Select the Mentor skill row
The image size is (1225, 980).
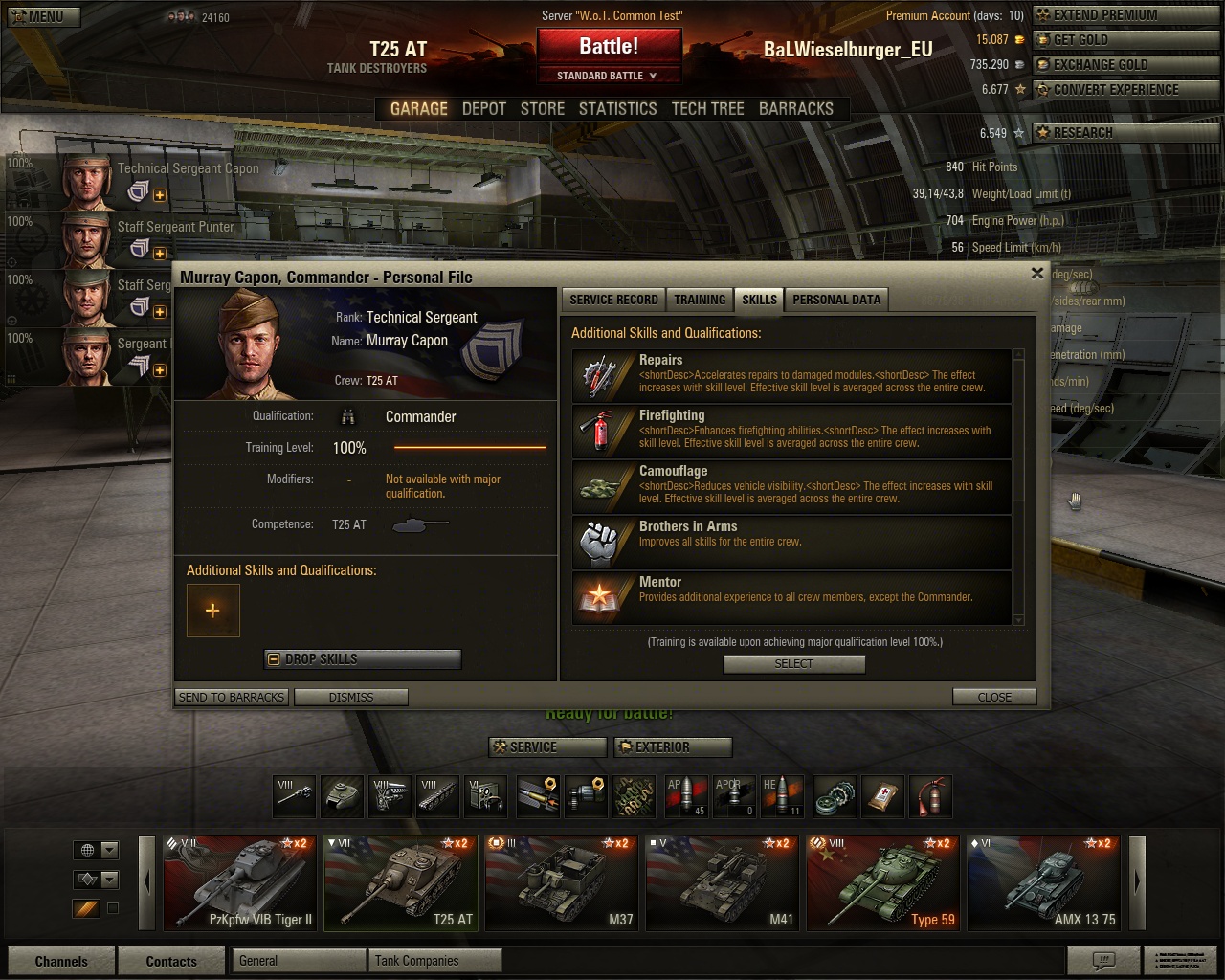pos(791,598)
